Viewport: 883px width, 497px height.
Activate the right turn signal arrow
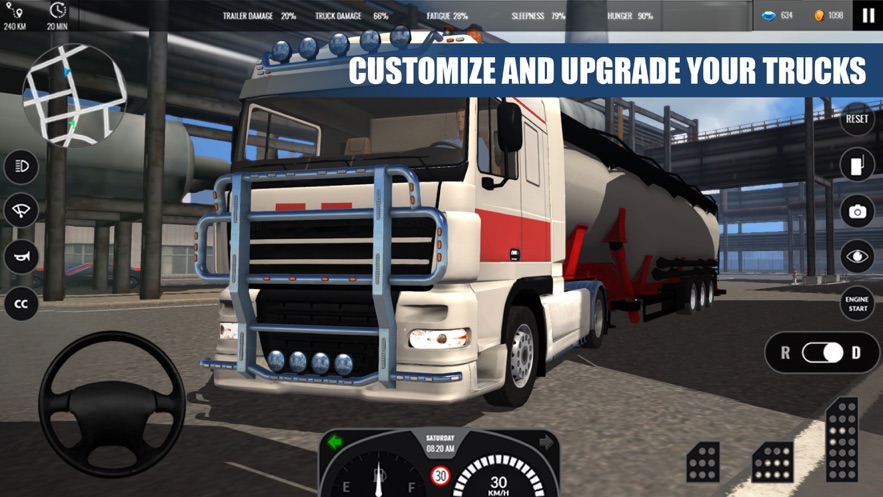pos(546,442)
